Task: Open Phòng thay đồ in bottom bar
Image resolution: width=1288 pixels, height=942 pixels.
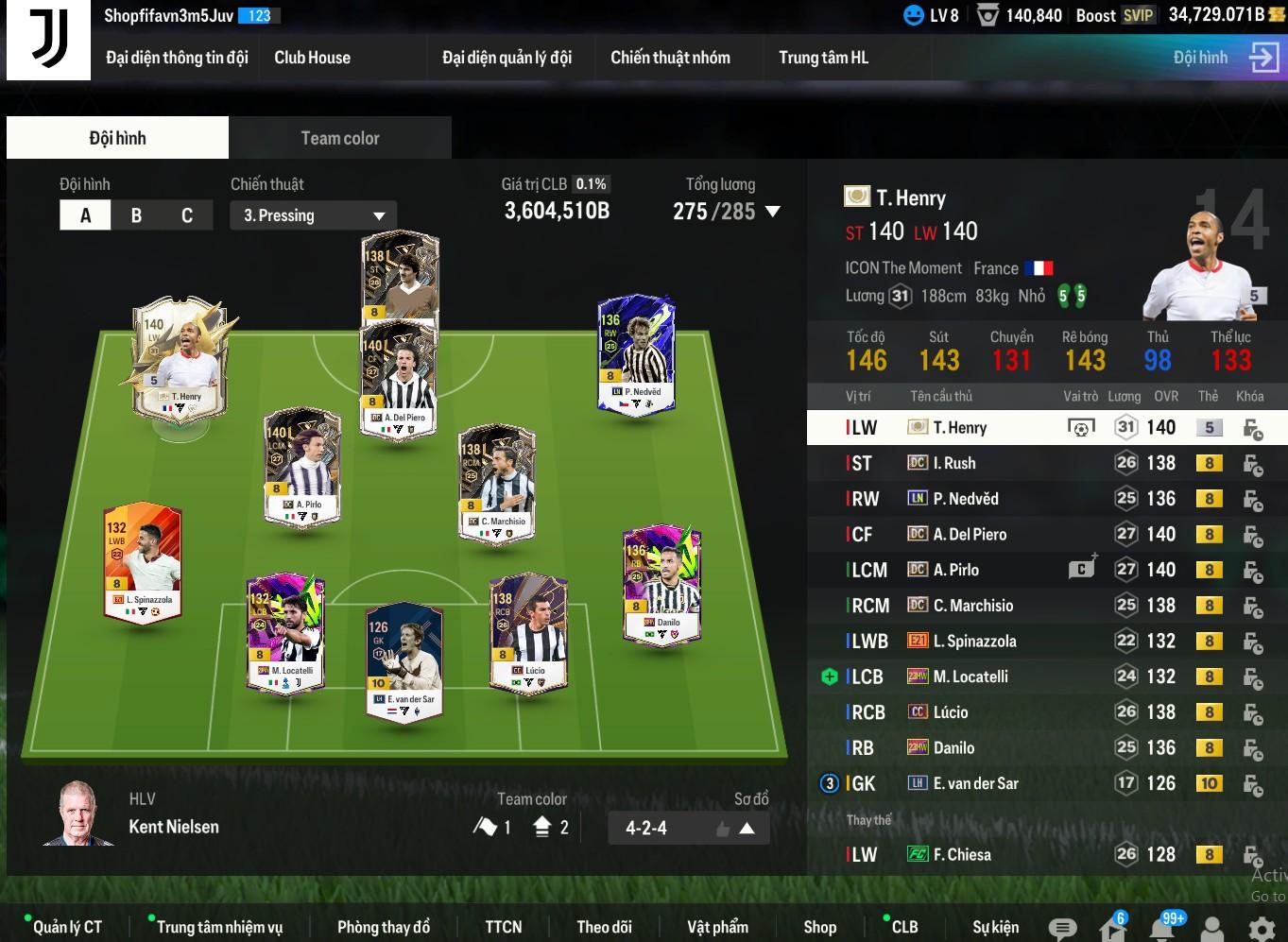Action: [x=383, y=927]
